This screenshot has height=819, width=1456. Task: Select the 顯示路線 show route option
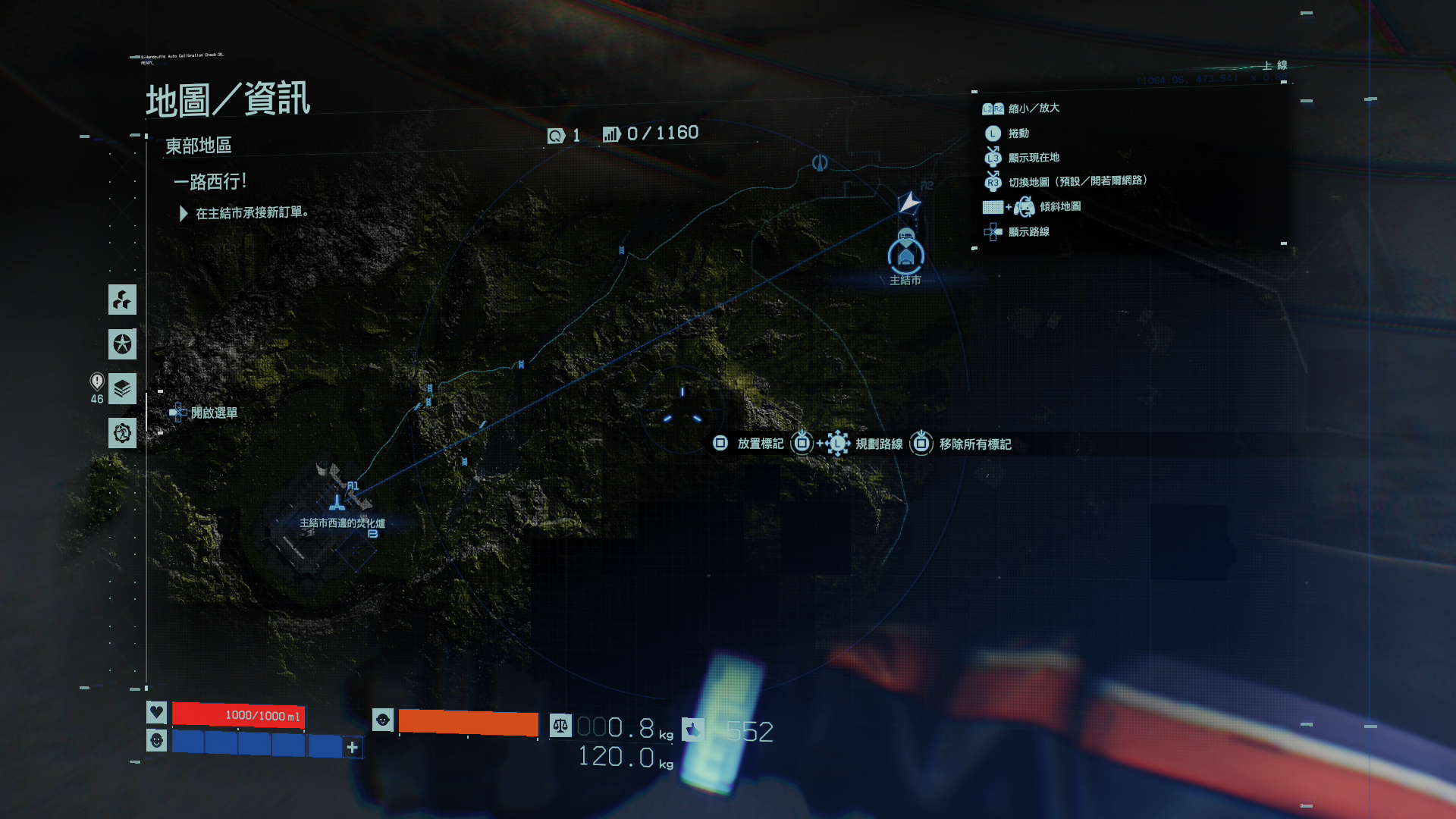click(x=1028, y=232)
